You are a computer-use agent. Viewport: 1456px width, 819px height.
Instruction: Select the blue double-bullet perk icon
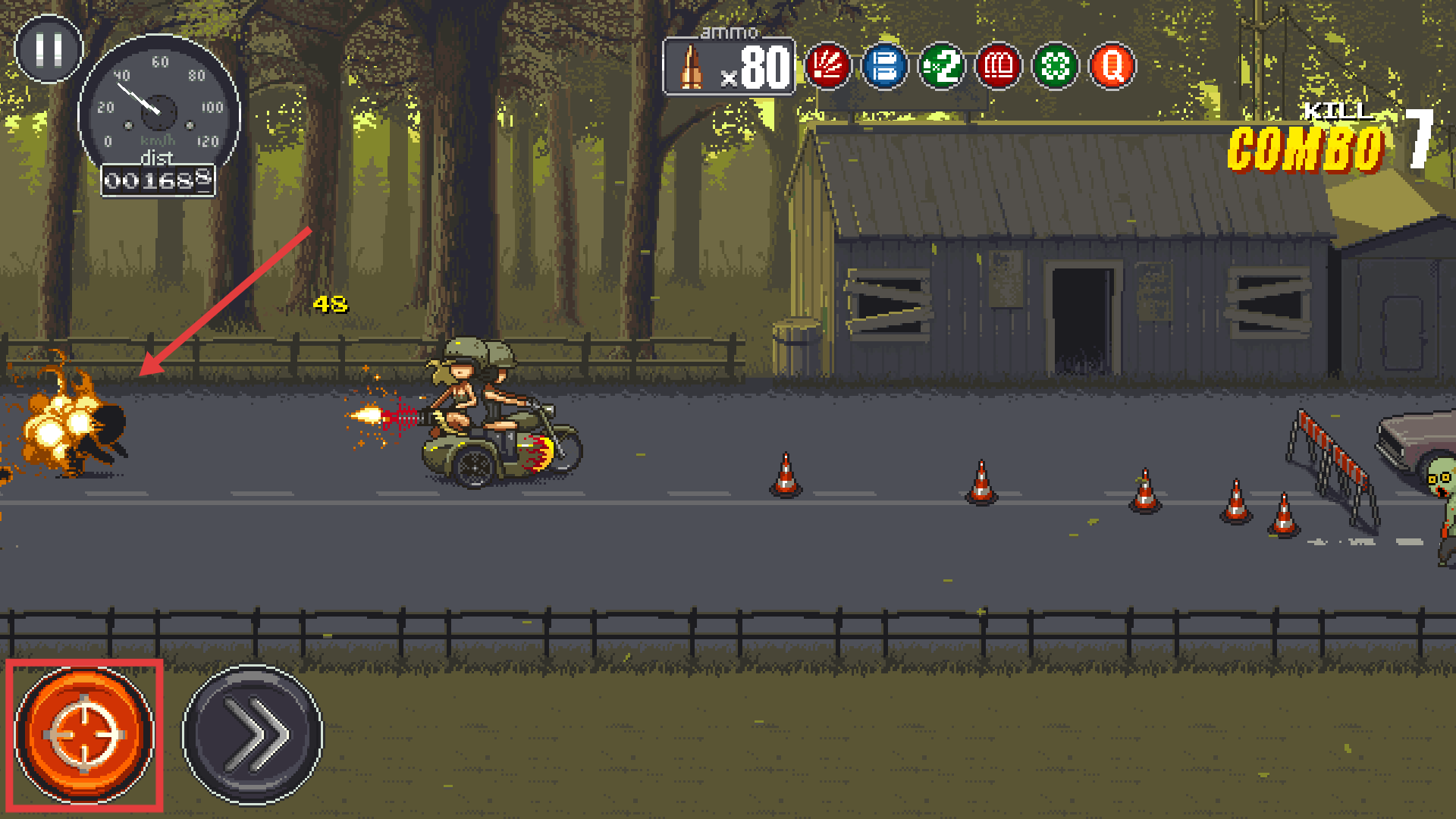point(884,67)
